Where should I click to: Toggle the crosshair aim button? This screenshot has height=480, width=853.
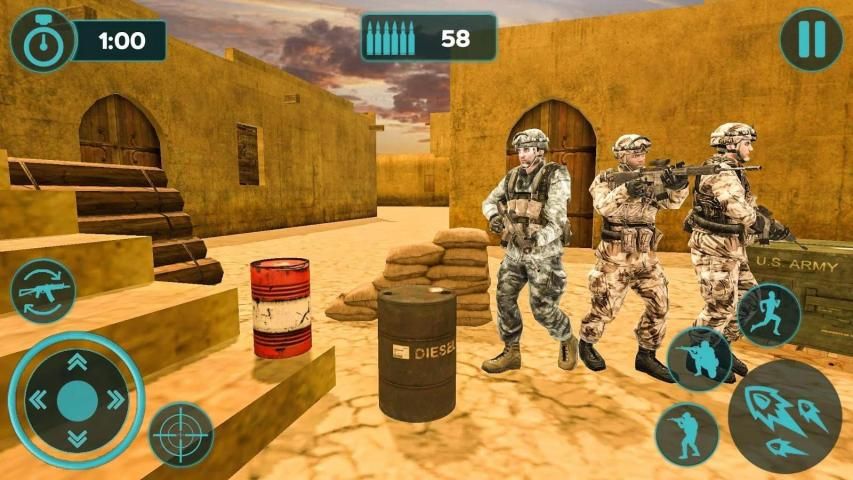[x=181, y=434]
